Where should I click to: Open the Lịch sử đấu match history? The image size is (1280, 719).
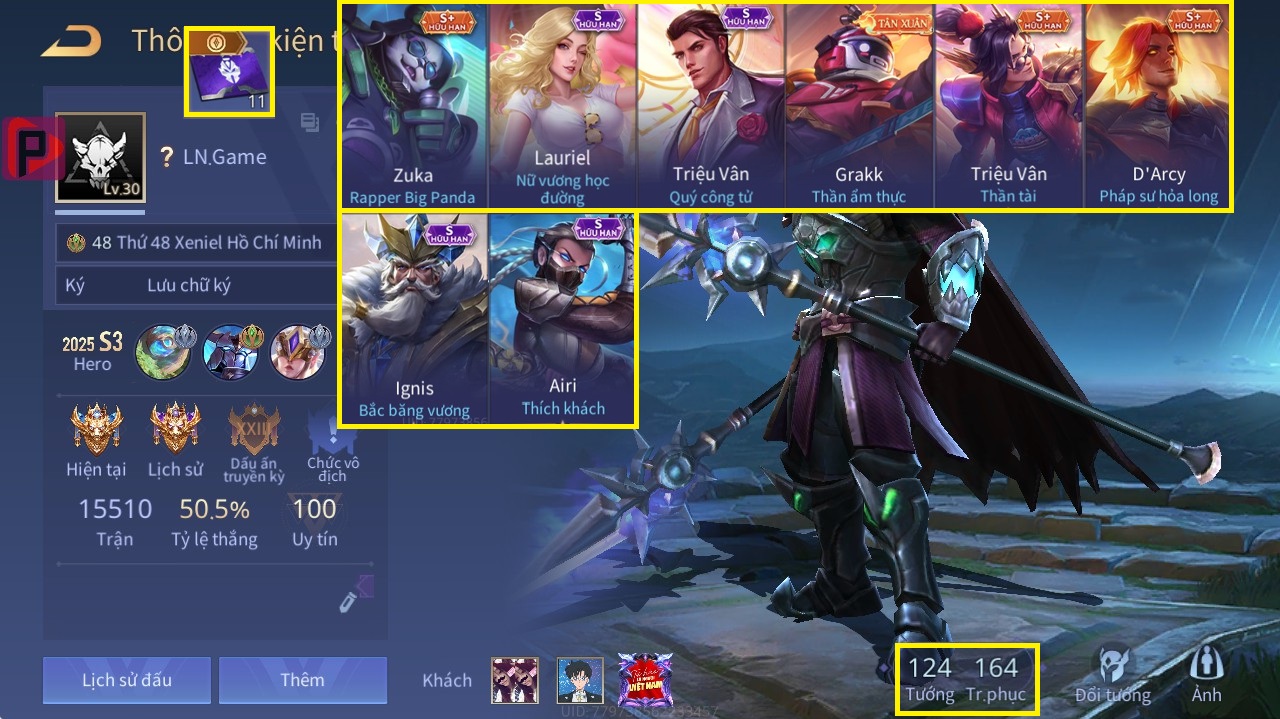(127, 680)
